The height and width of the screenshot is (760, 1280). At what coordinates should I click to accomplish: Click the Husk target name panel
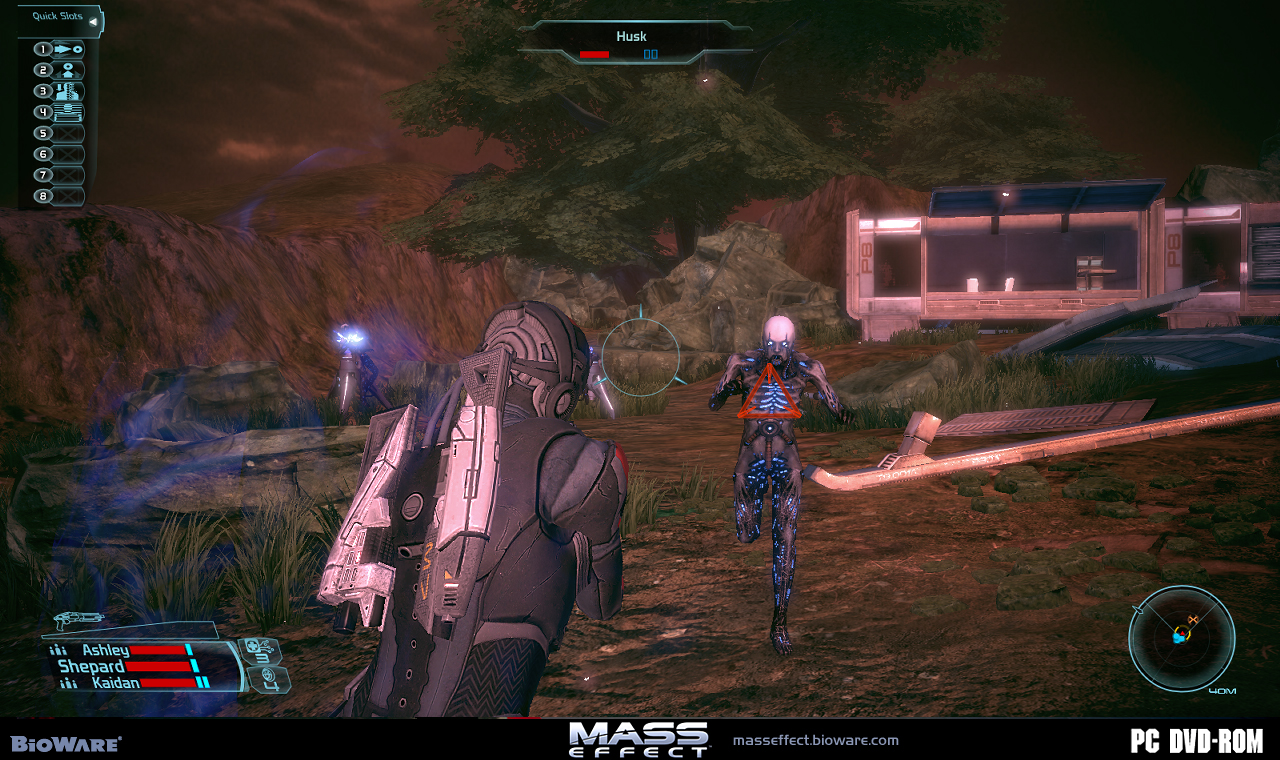[632, 43]
